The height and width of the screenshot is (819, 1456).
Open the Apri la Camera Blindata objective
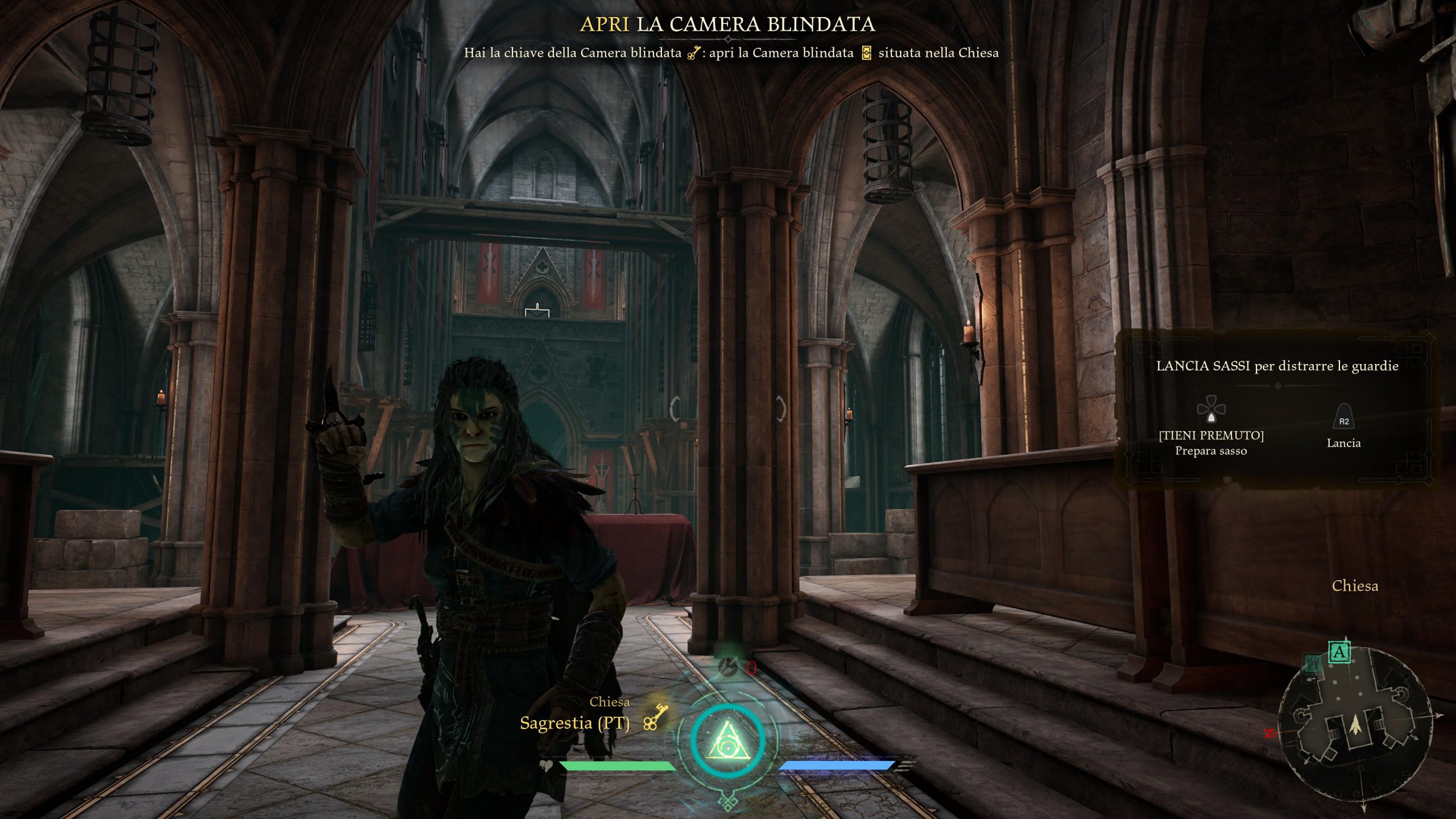[727, 24]
